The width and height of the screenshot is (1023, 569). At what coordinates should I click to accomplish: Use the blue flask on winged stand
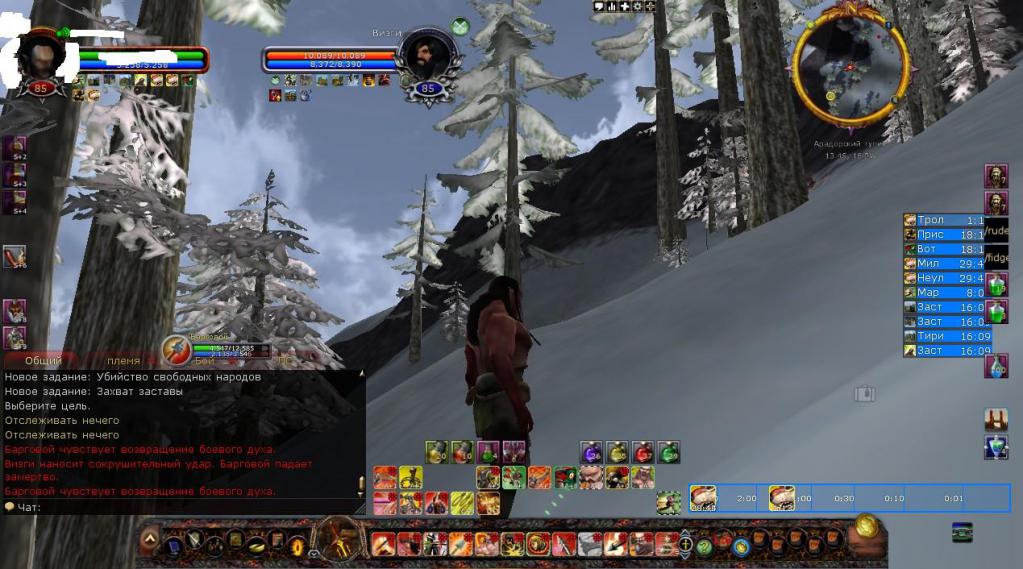pyautogui.click(x=995, y=447)
